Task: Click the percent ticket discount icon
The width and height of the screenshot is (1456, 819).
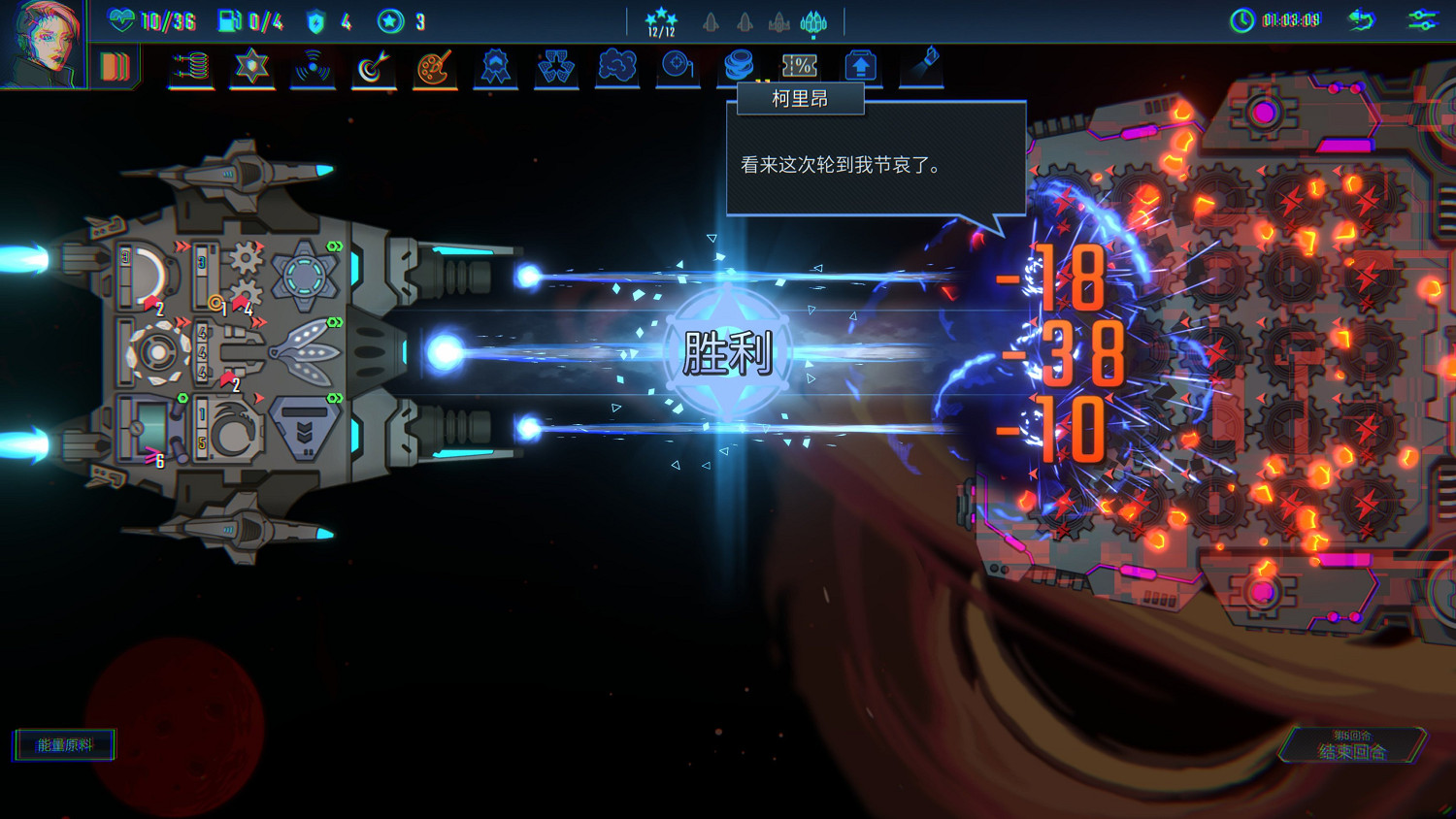Action: point(799,66)
